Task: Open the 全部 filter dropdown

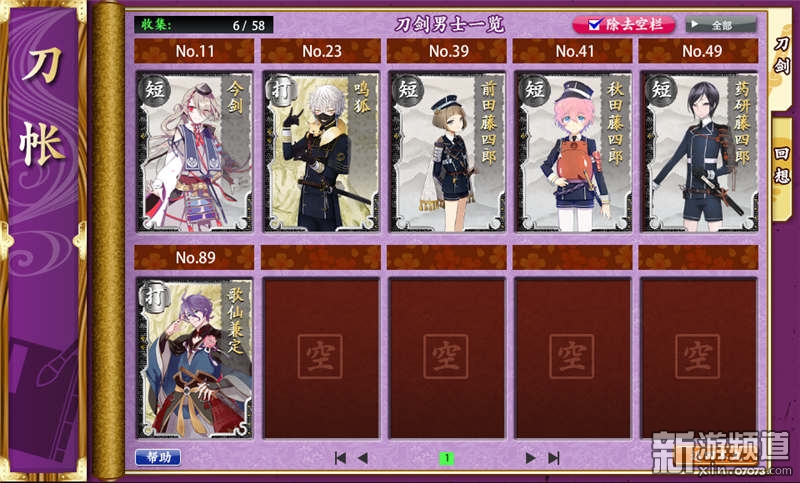Action: tap(720, 24)
